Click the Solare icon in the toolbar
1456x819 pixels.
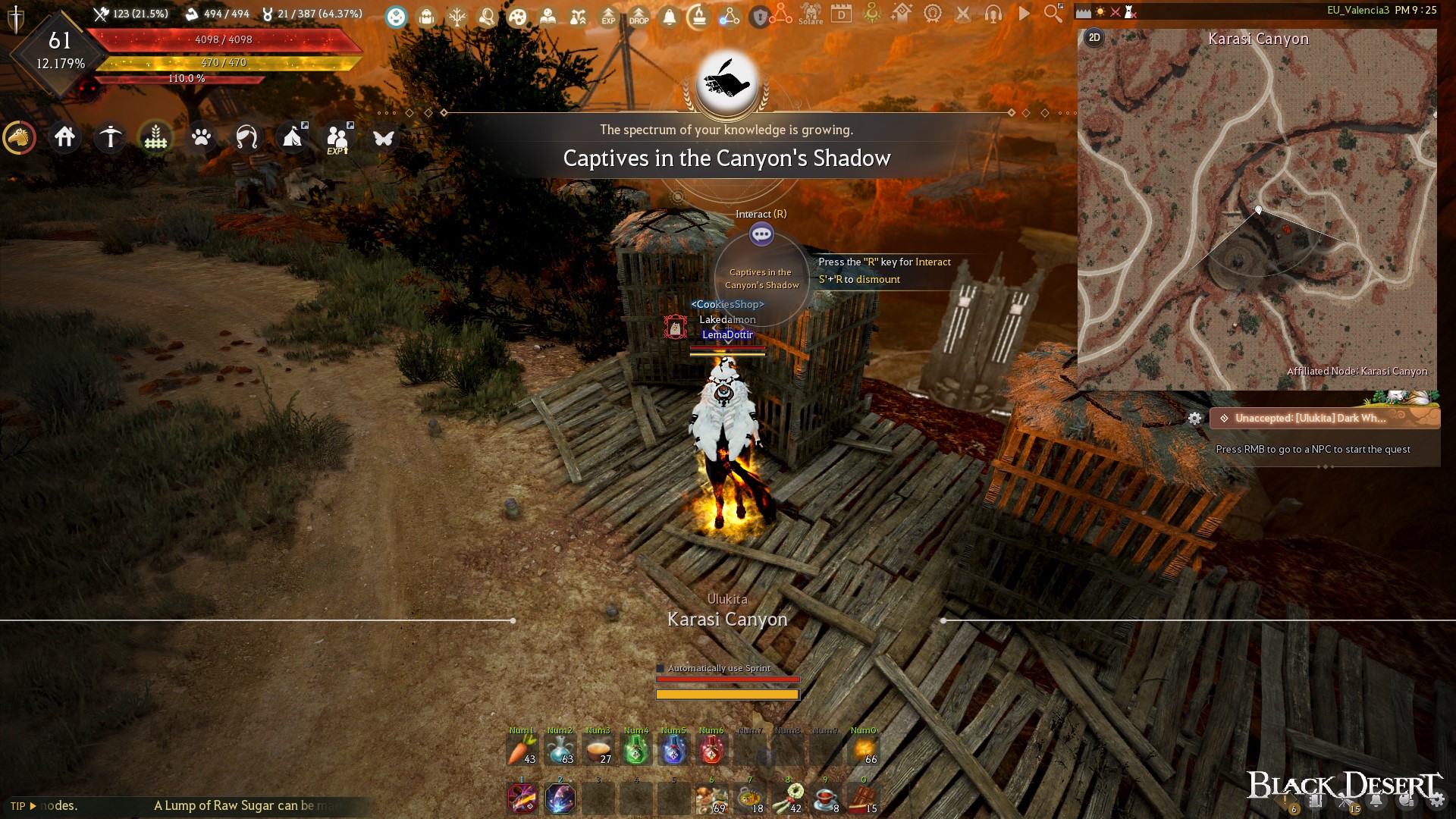pos(811,15)
